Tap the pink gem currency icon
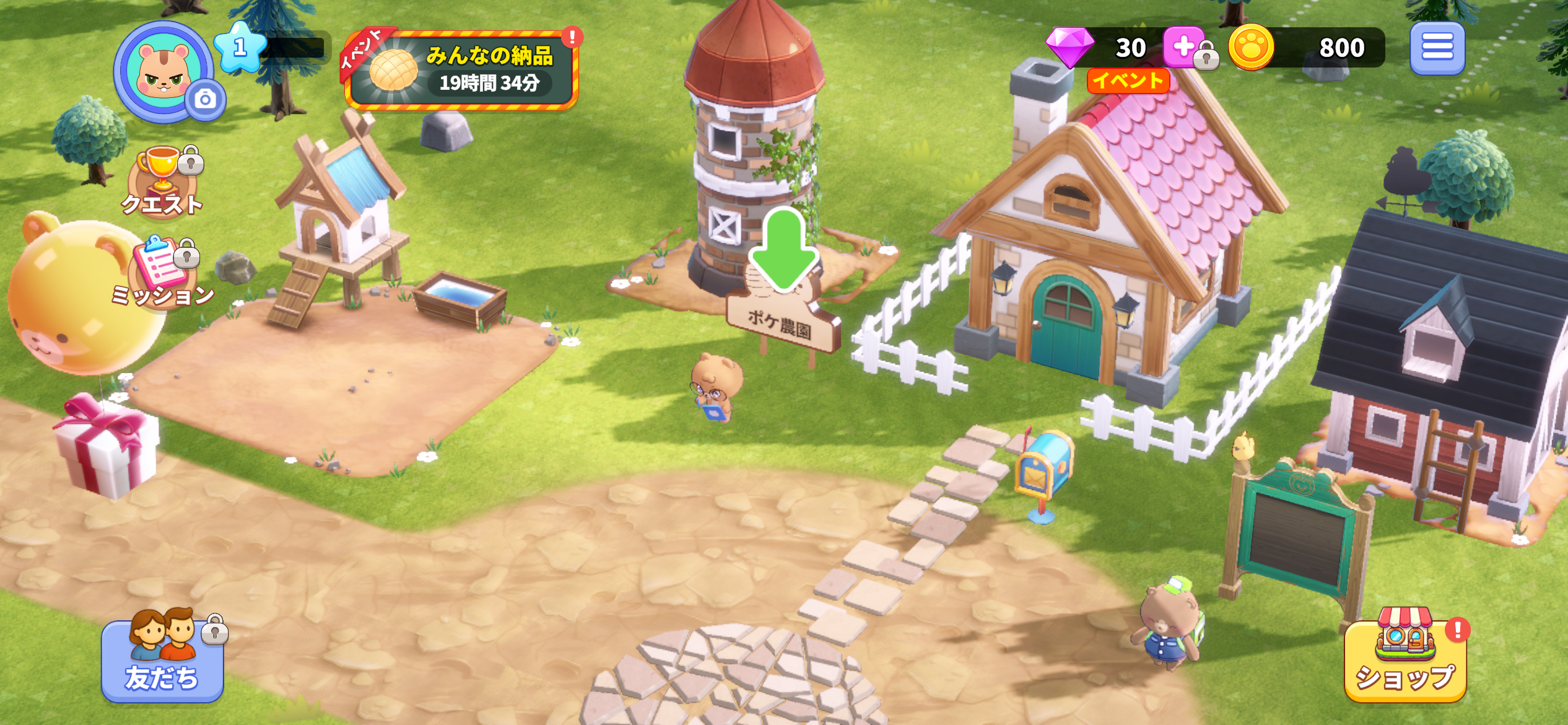The height and width of the screenshot is (725, 1568). tap(1070, 46)
